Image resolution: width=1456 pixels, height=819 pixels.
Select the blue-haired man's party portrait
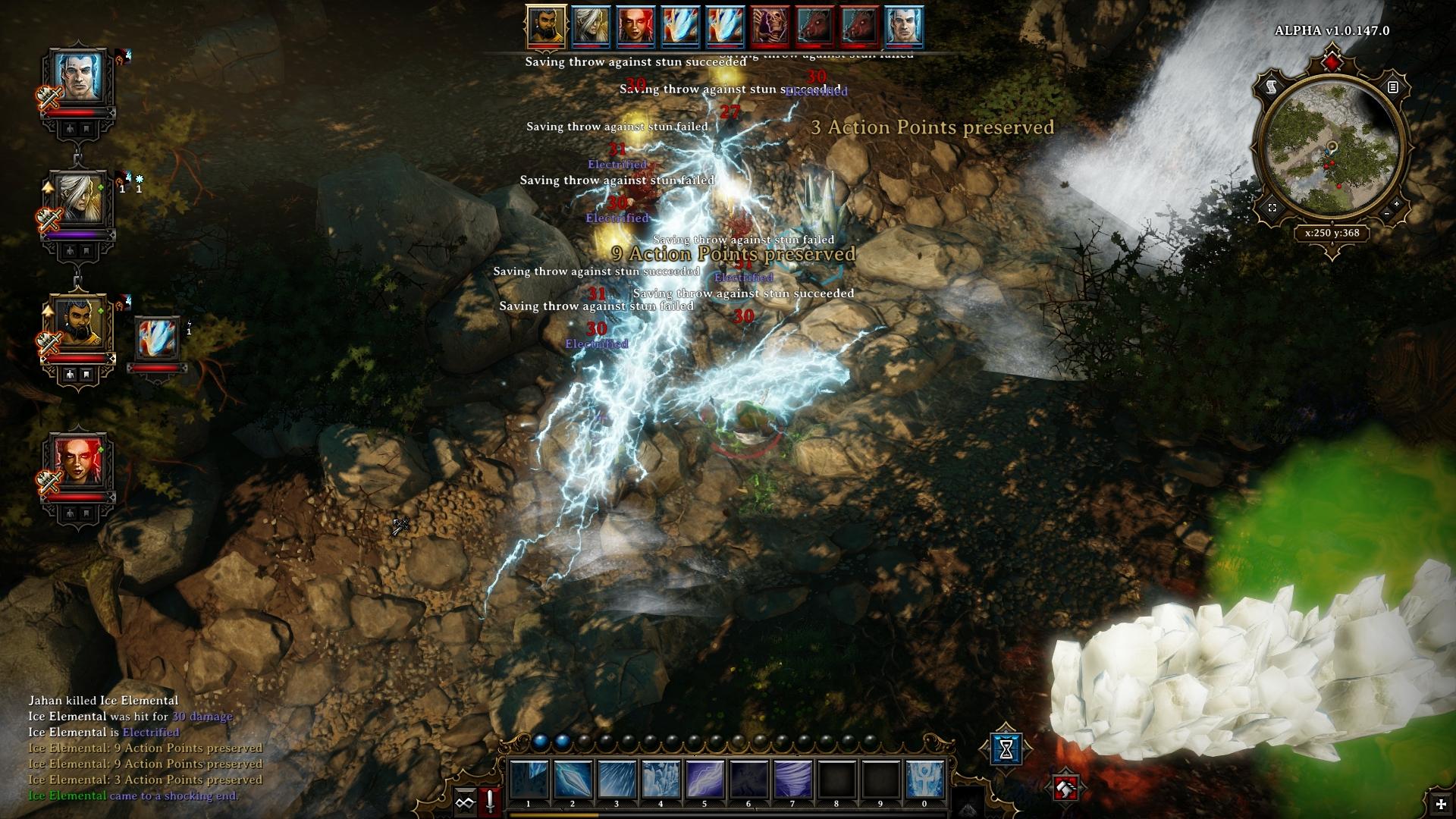coord(77,77)
